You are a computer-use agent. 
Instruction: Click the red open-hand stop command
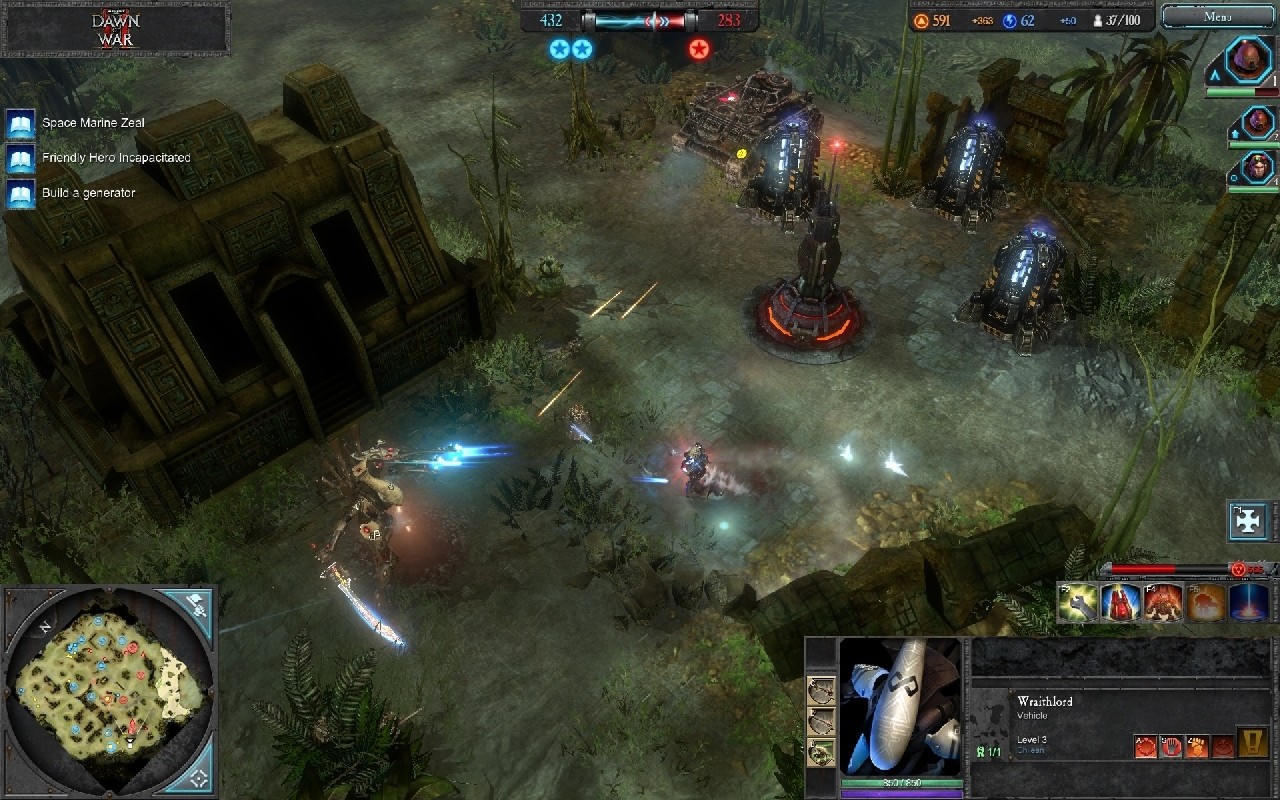1170,746
